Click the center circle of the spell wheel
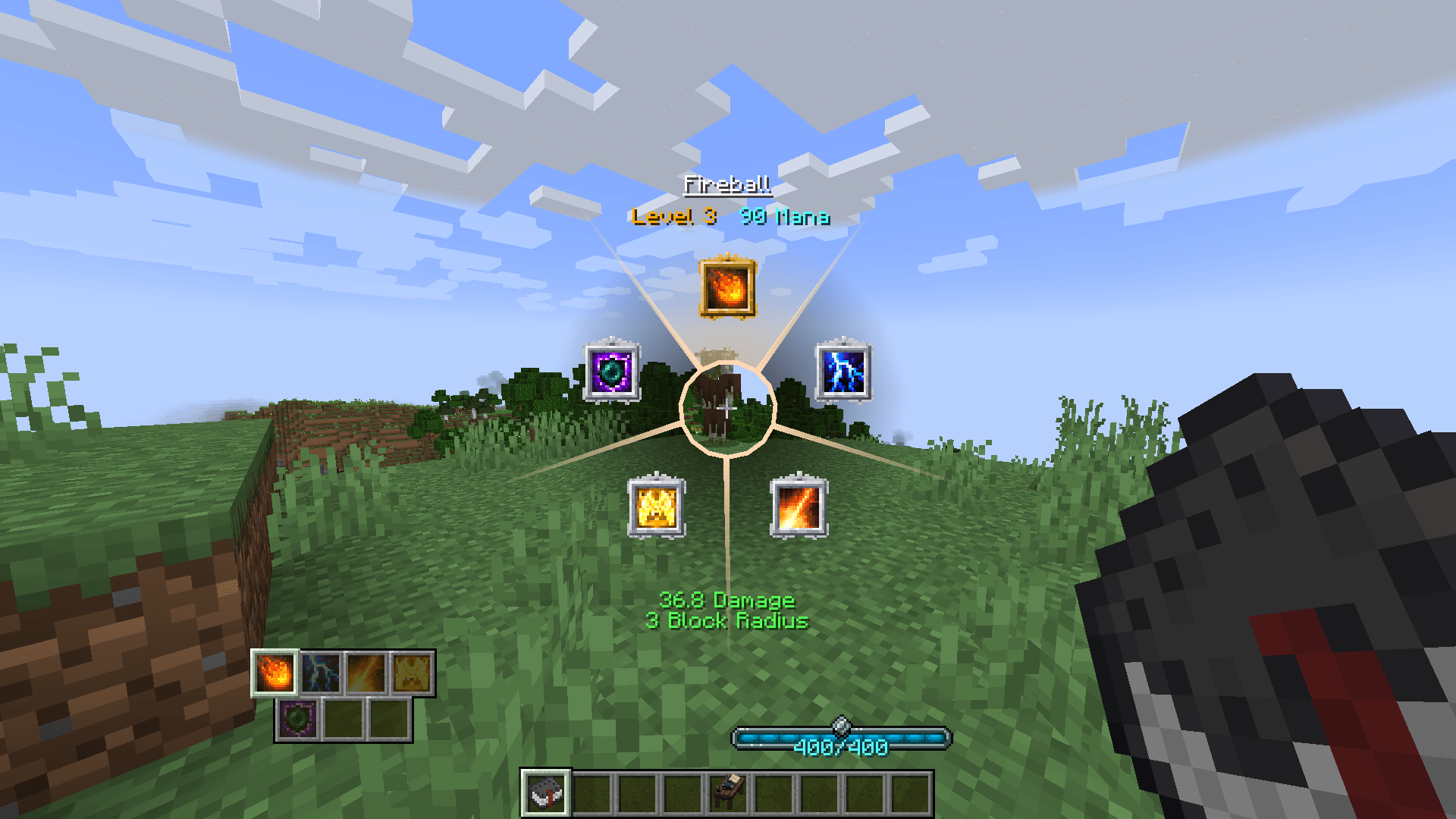 tap(730, 409)
